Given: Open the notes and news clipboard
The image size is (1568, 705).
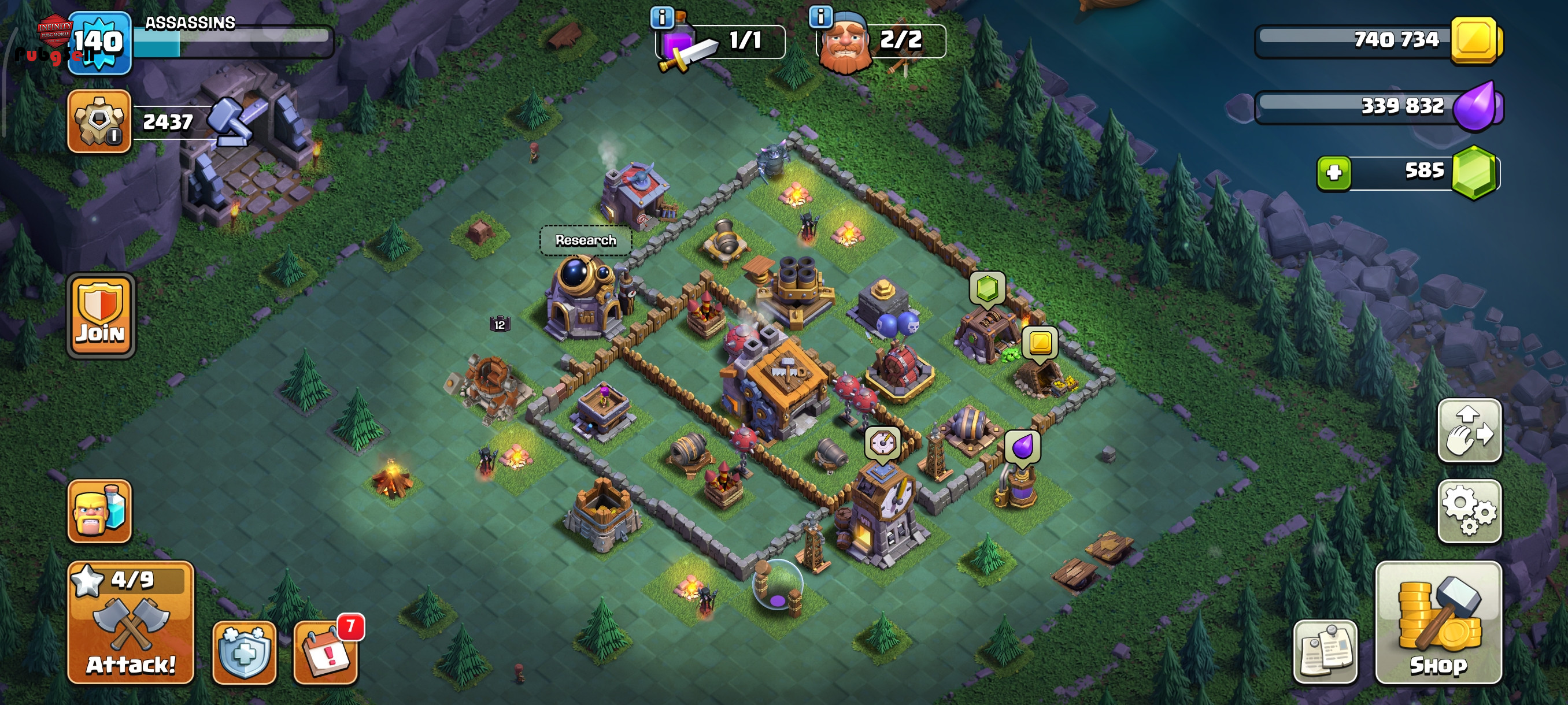Looking at the screenshot, I should click(x=1325, y=652).
